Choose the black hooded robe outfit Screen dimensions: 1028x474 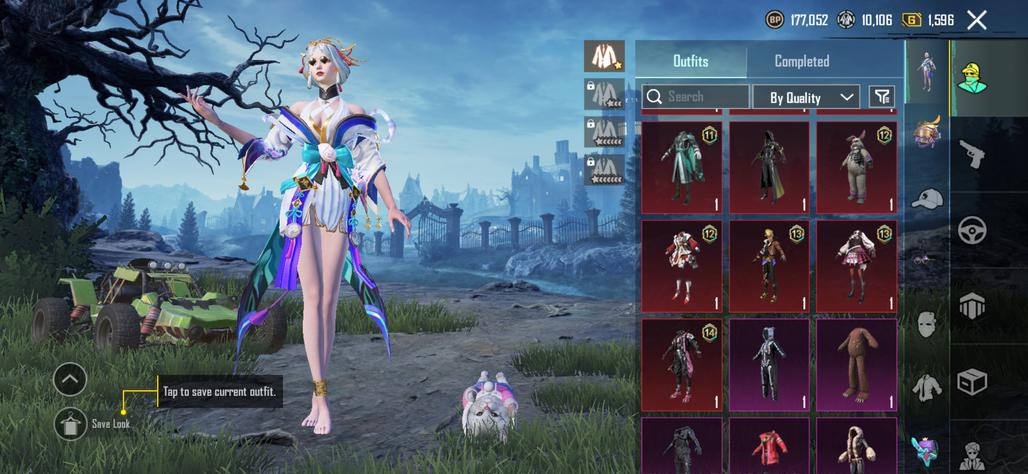point(769,167)
